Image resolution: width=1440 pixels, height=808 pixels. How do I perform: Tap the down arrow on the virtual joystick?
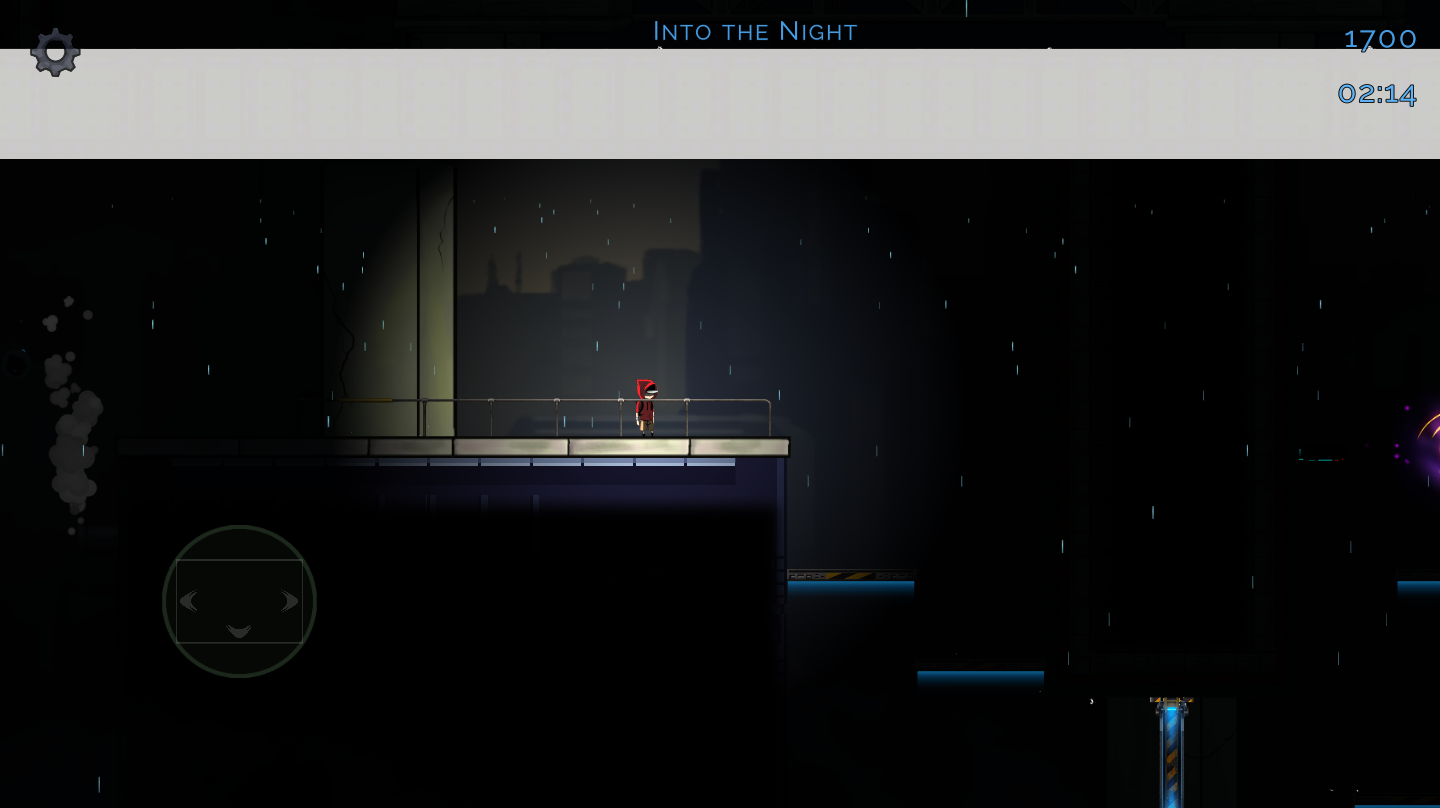coord(239,630)
